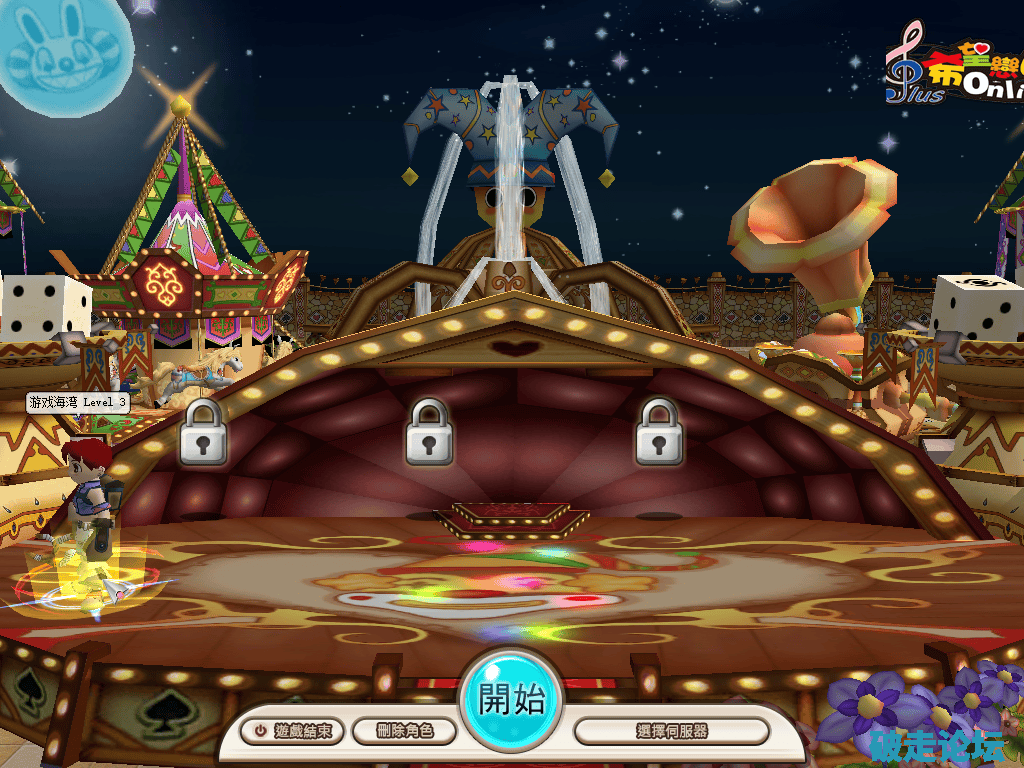This screenshot has width=1024, height=768.
Task: Quit via the 遊戲結束 button
Action: (293, 731)
